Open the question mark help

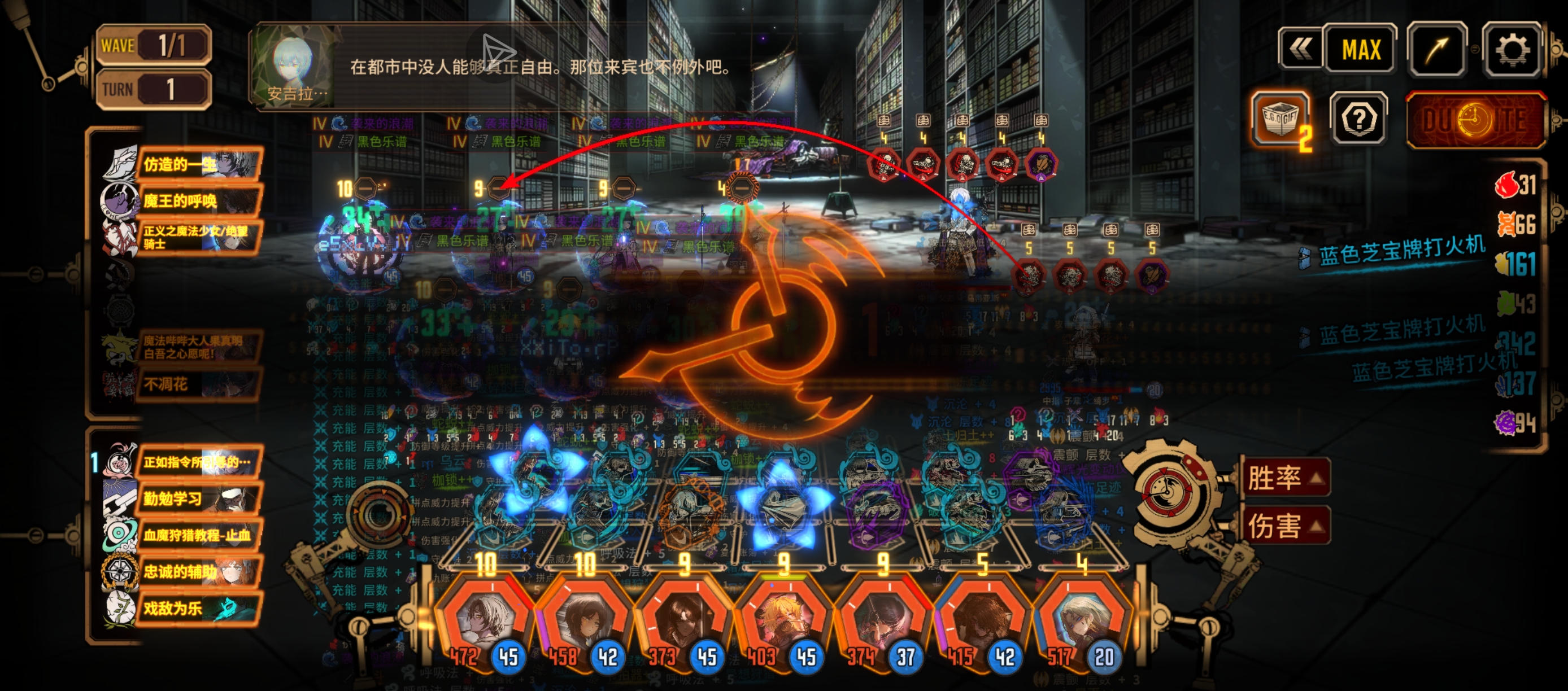pos(1358,119)
